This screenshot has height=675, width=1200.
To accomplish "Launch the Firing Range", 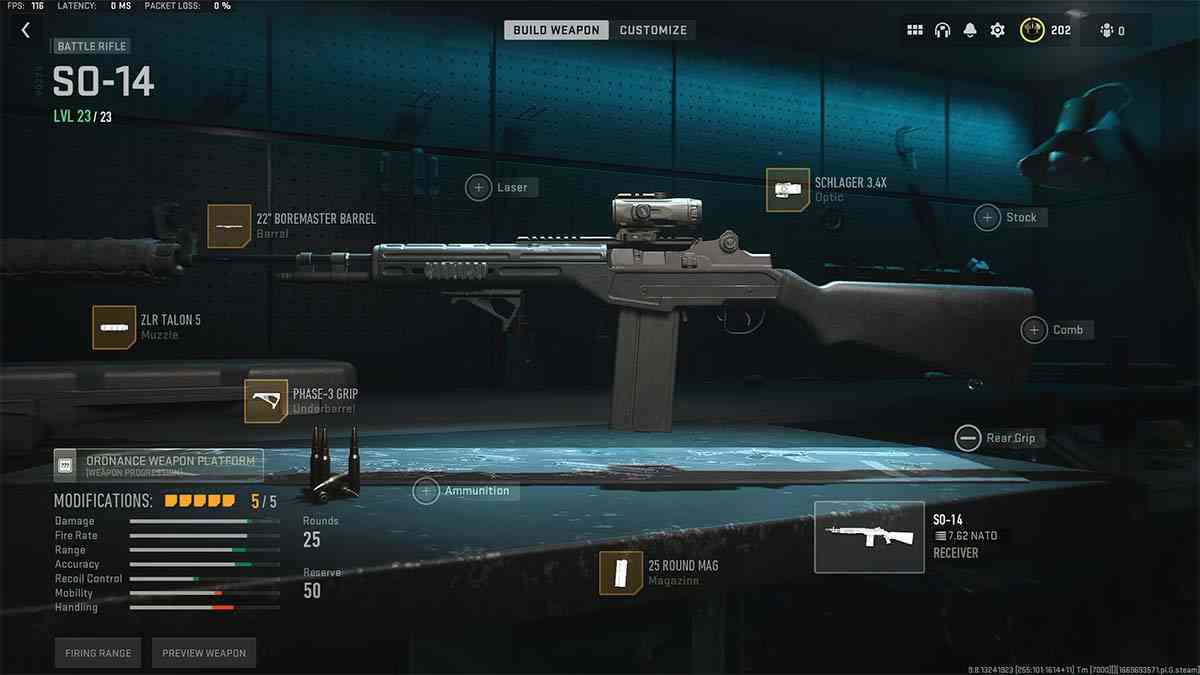I will (99, 653).
